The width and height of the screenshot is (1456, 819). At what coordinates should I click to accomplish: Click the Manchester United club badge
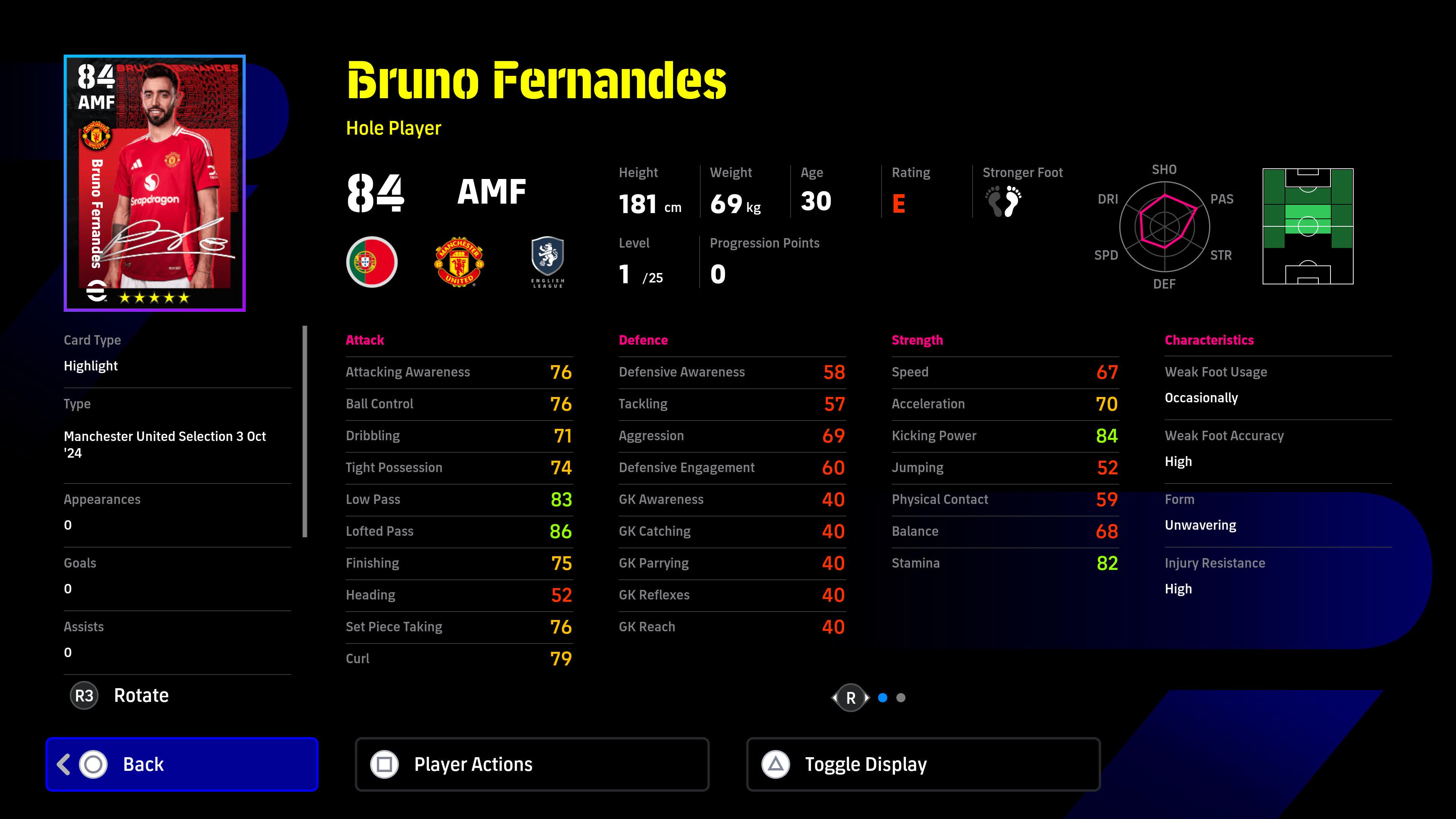[459, 262]
